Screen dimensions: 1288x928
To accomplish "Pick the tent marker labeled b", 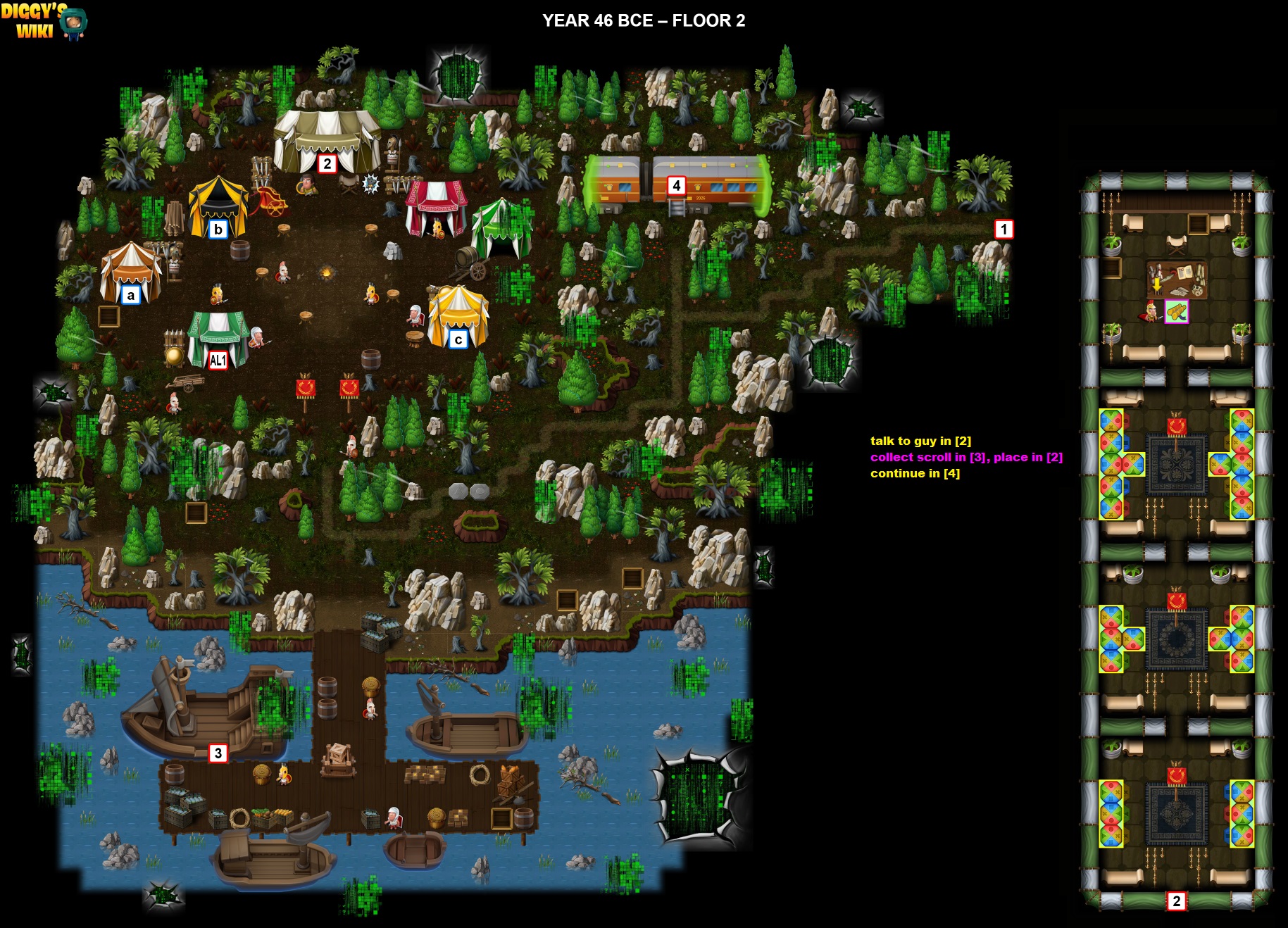I will tap(218, 230).
